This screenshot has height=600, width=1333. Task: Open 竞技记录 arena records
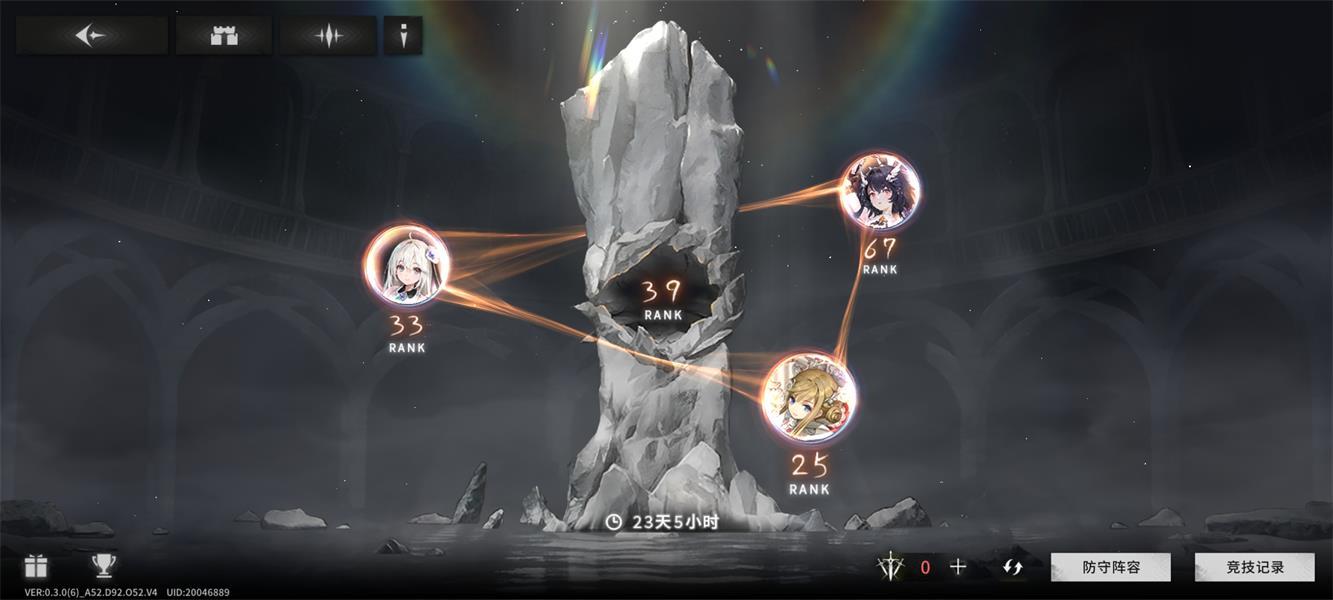tap(1255, 567)
